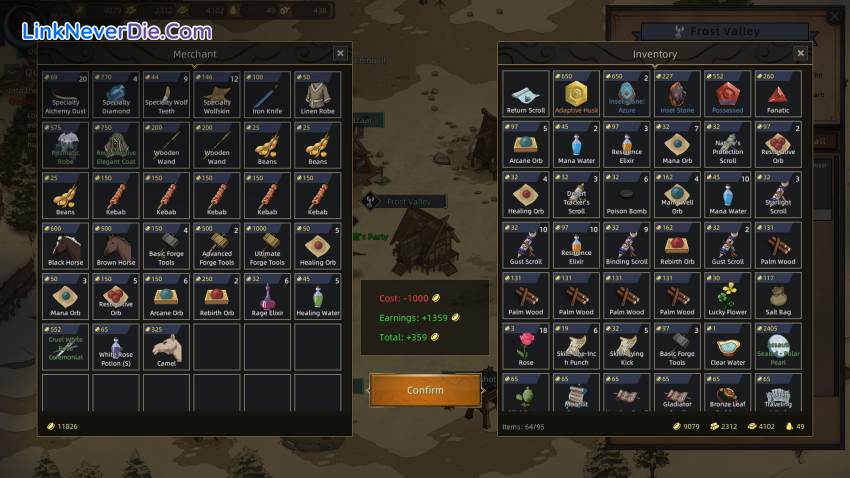Screen dimensions: 850x478
Task: Pick the Salt Bag from inventory
Action: [777, 296]
